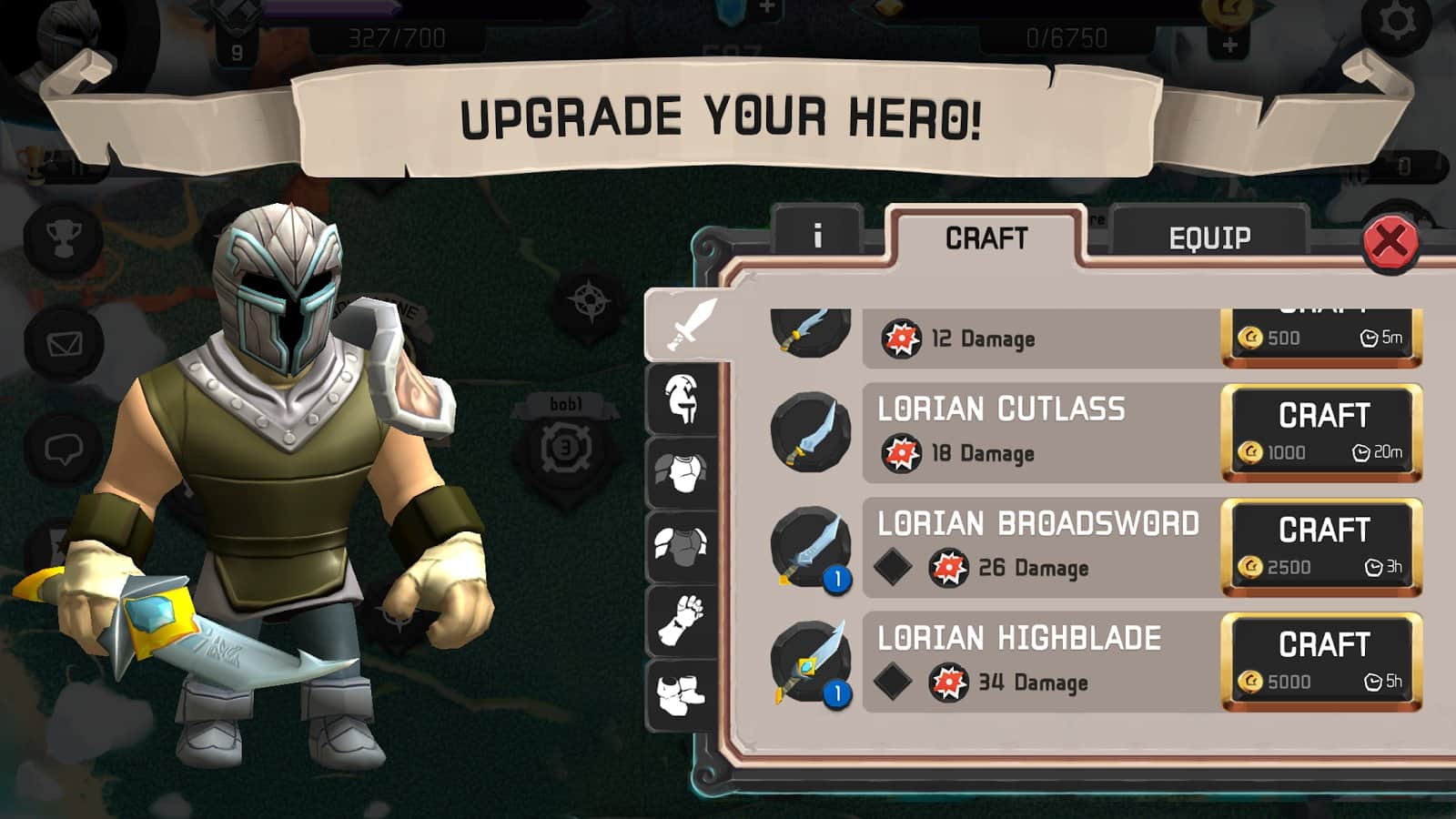View the boots category
The height and width of the screenshot is (819, 1456).
click(682, 694)
